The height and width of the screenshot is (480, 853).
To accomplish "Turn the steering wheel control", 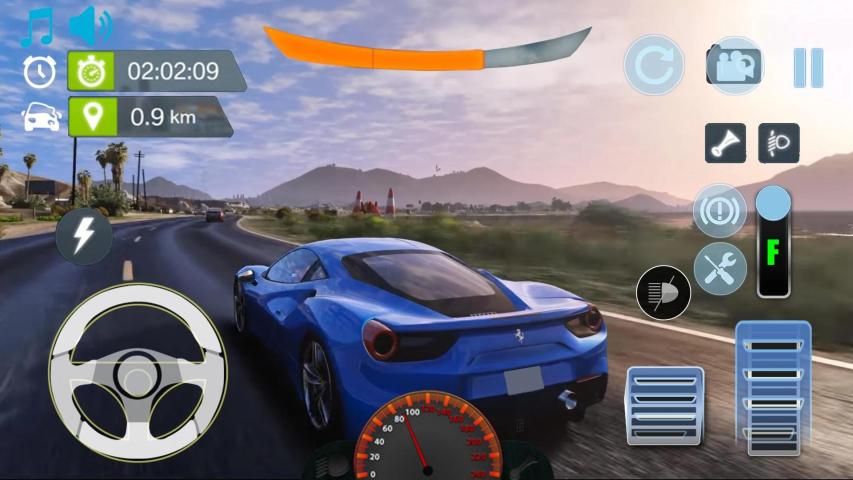I will (138, 371).
